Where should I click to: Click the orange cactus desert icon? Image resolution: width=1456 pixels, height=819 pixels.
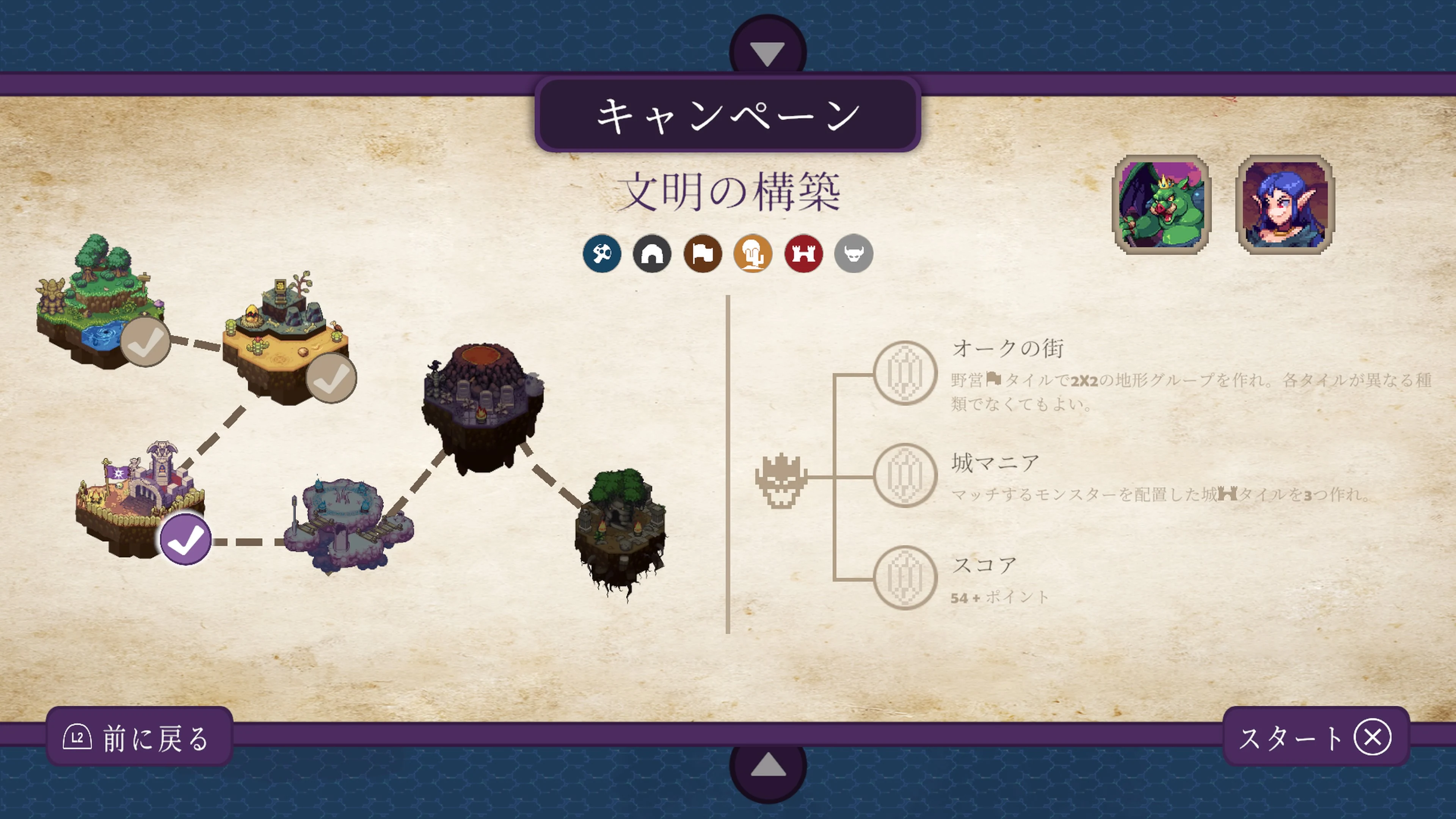point(752,254)
